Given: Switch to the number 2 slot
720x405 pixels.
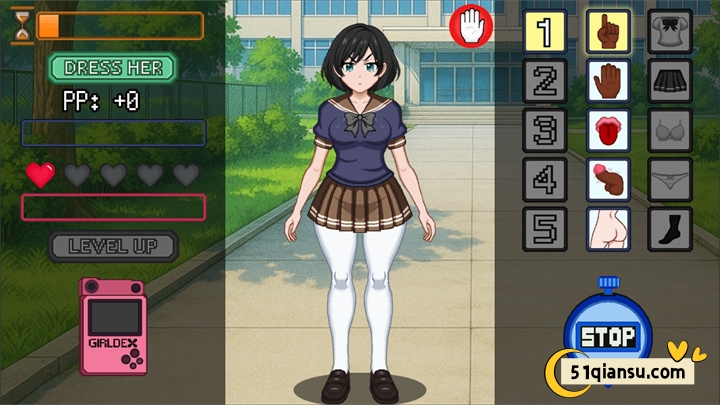Looking at the screenshot, I should click(x=545, y=81).
